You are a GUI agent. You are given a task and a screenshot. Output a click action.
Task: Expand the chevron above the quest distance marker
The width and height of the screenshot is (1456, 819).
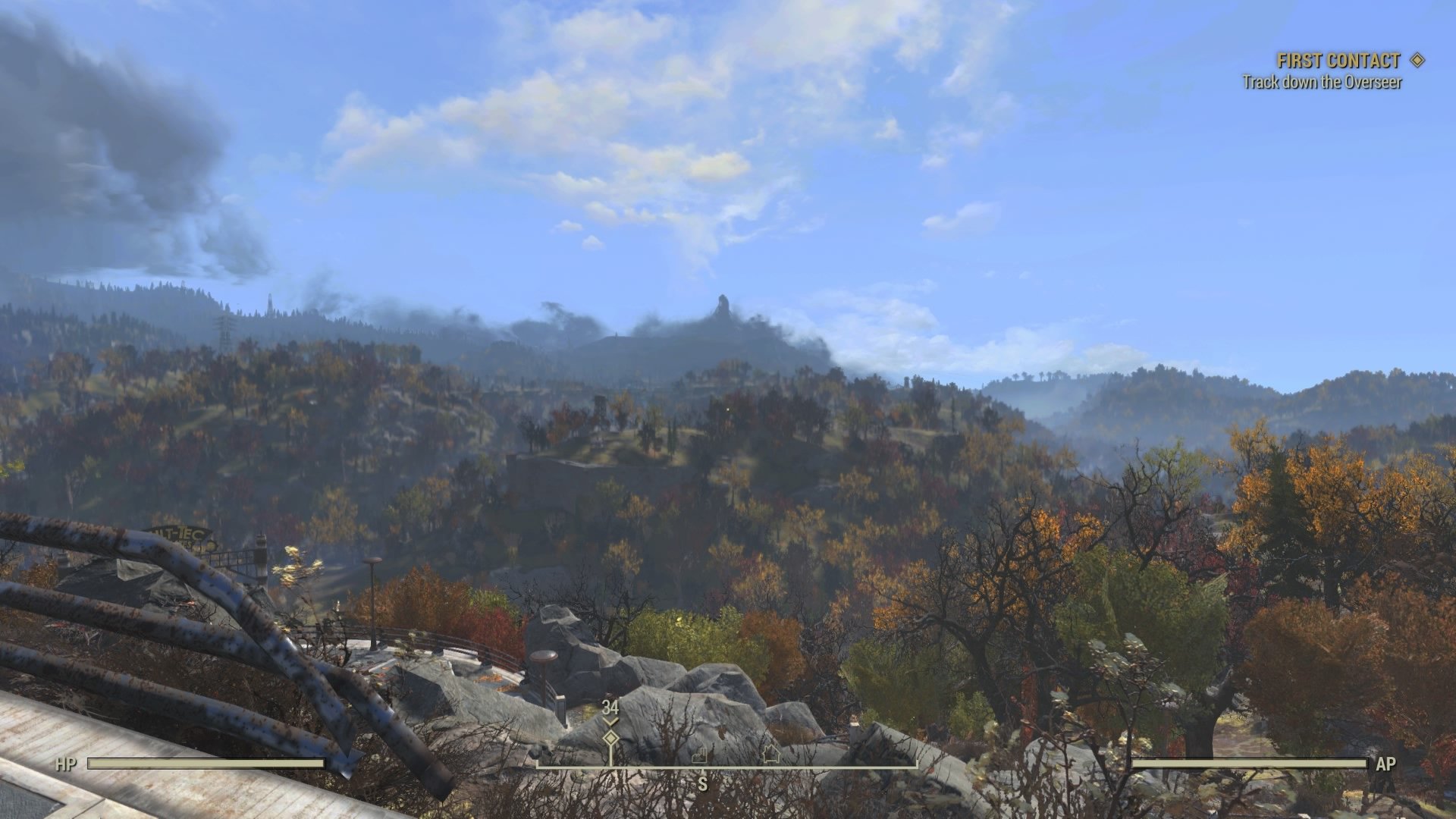[x=610, y=721]
